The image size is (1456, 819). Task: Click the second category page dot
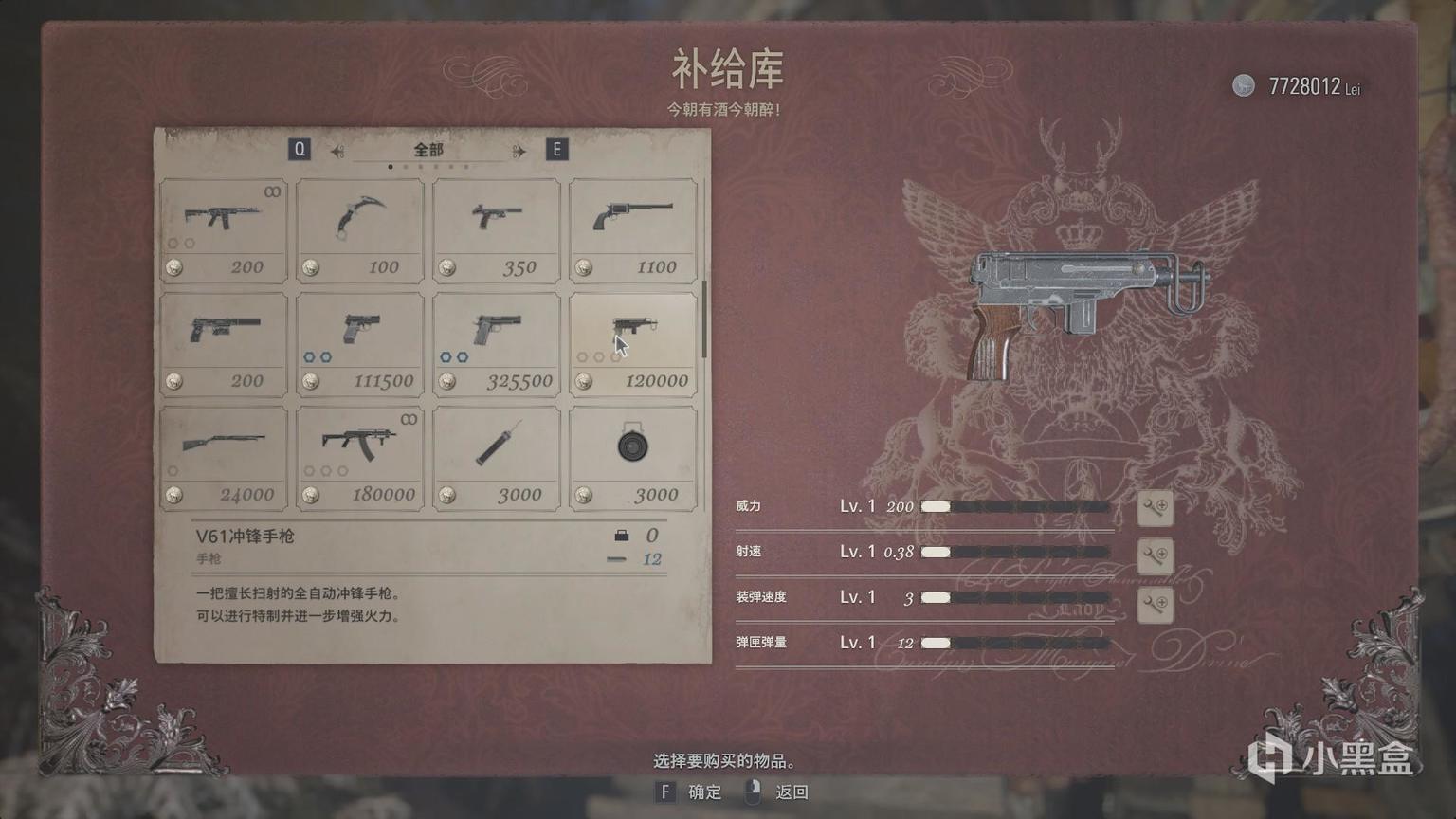[406, 166]
